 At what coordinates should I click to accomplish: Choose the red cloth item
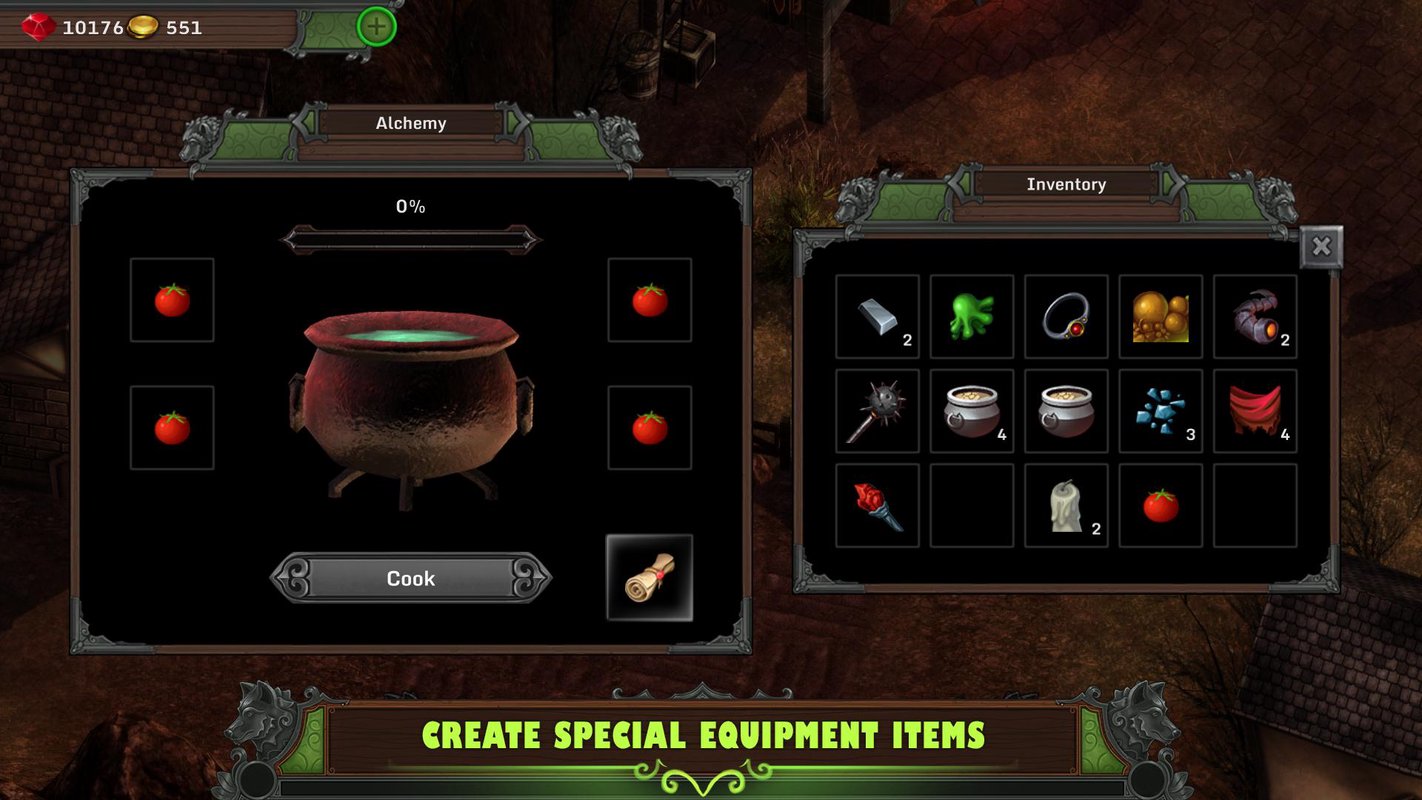1254,410
